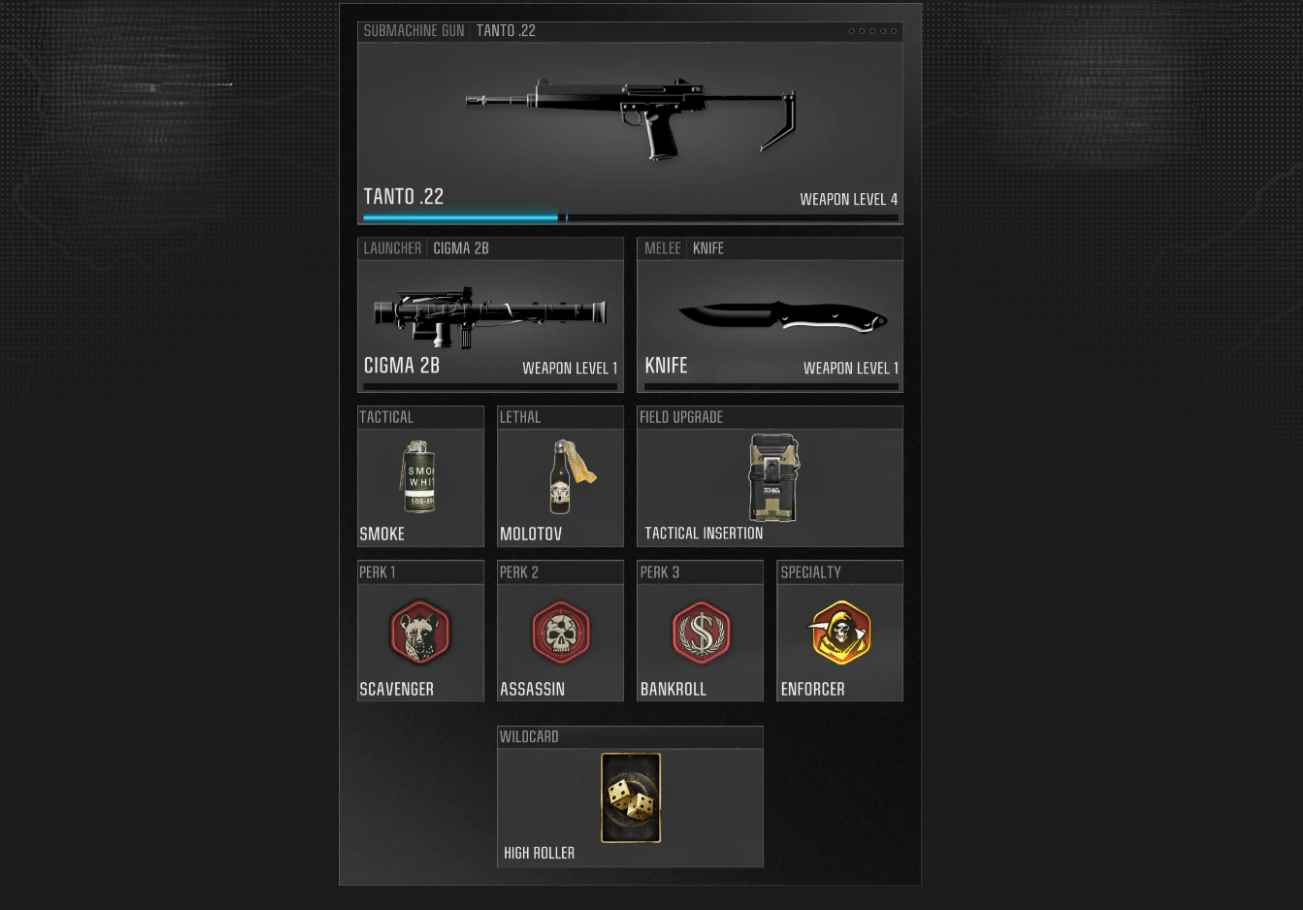Screen dimensions: 1303x910
Task: Open the Molotov lethal slot
Action: (x=560, y=477)
